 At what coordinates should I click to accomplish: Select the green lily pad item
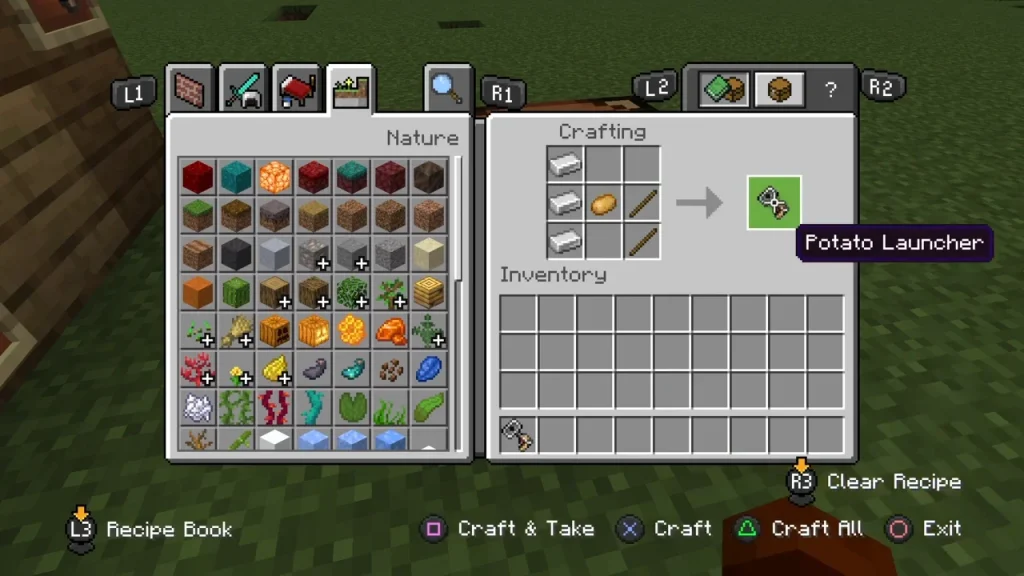point(351,408)
